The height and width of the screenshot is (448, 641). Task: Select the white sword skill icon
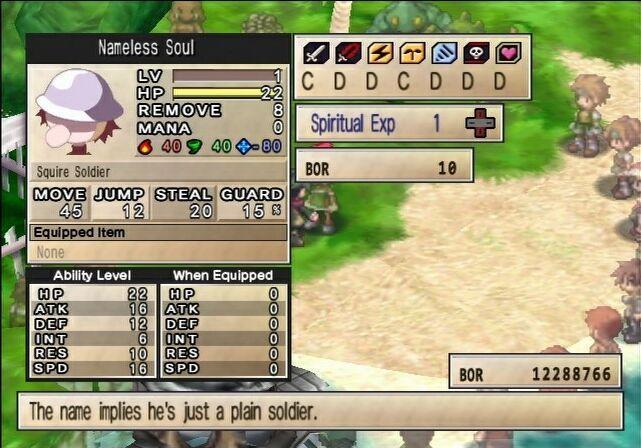pyautogui.click(x=316, y=53)
